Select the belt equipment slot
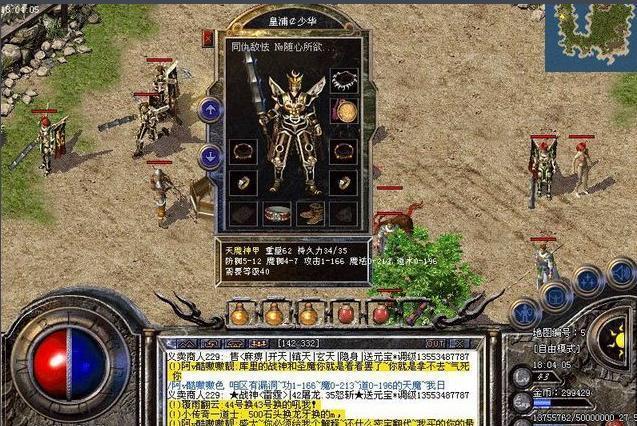Image resolution: width=637 pixels, height=426 pixels. tap(277, 213)
